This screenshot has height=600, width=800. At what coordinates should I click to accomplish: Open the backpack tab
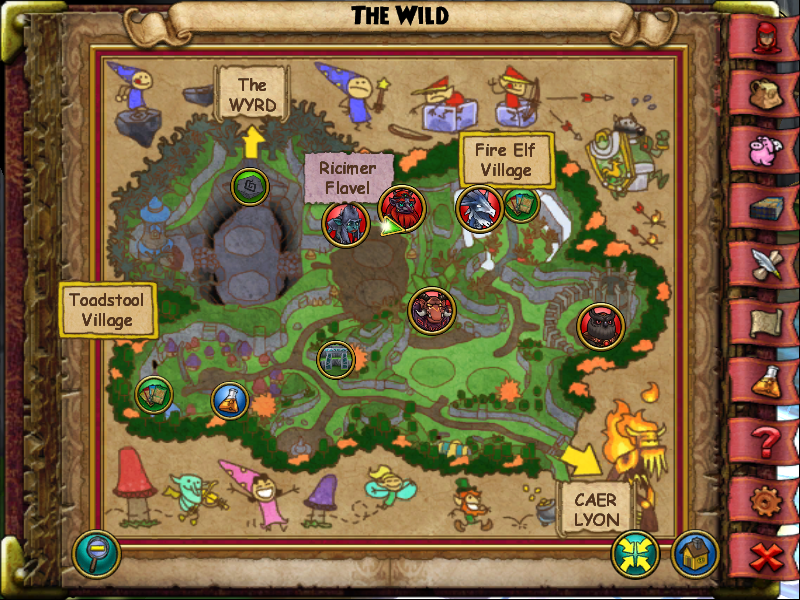(x=767, y=93)
